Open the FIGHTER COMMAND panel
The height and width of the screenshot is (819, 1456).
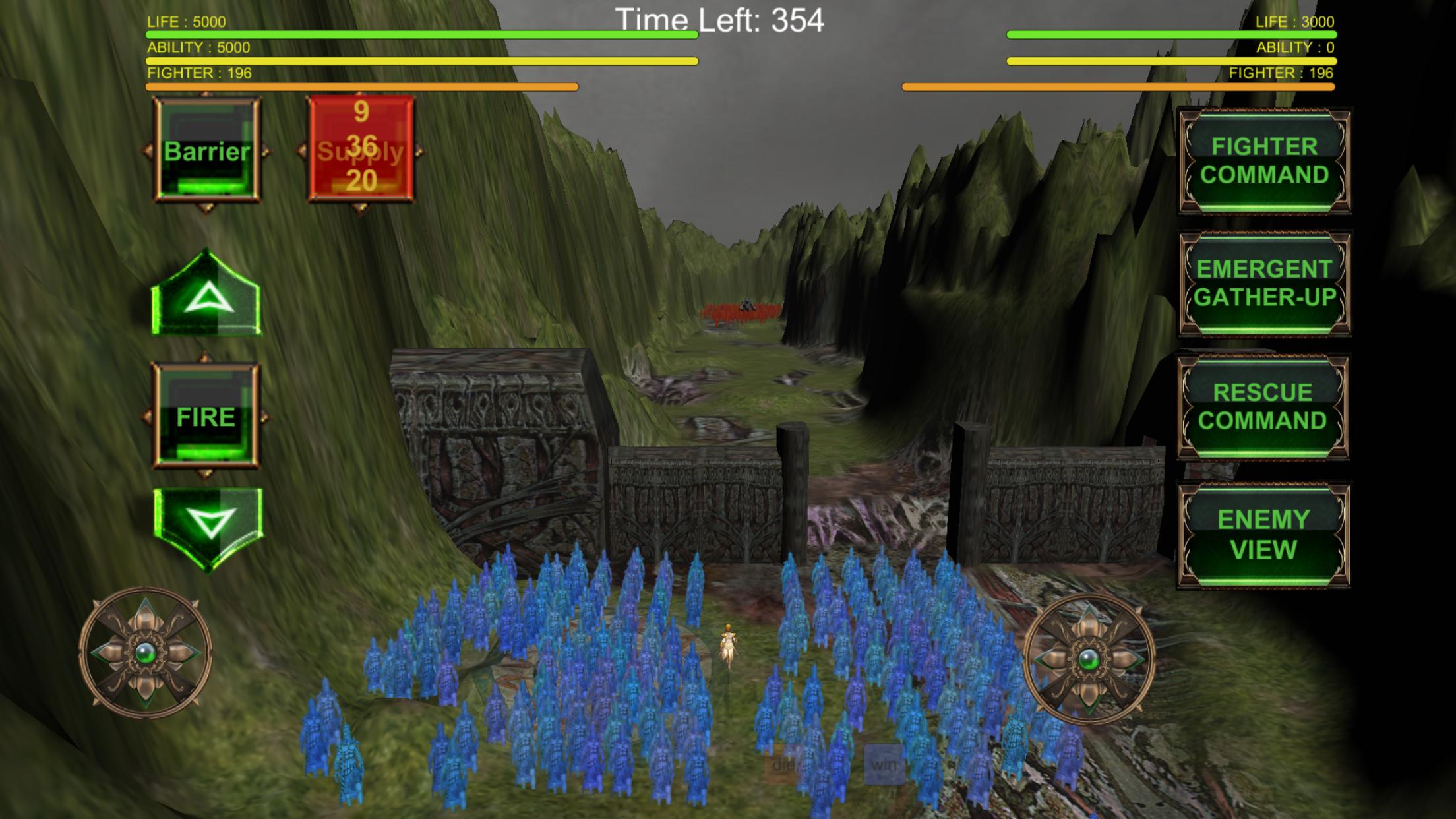point(1263,159)
